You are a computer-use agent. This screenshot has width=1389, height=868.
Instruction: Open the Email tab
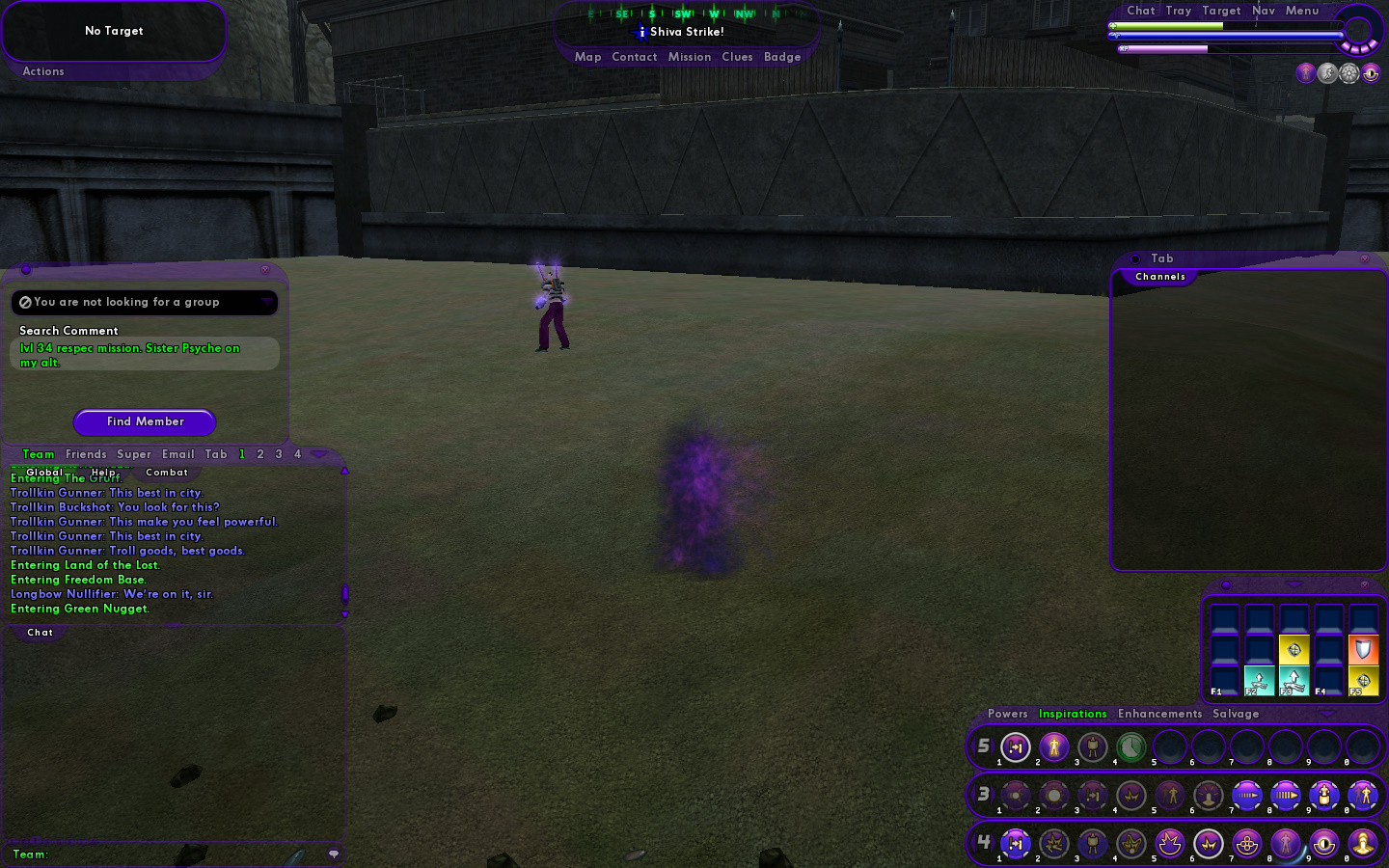pos(177,454)
